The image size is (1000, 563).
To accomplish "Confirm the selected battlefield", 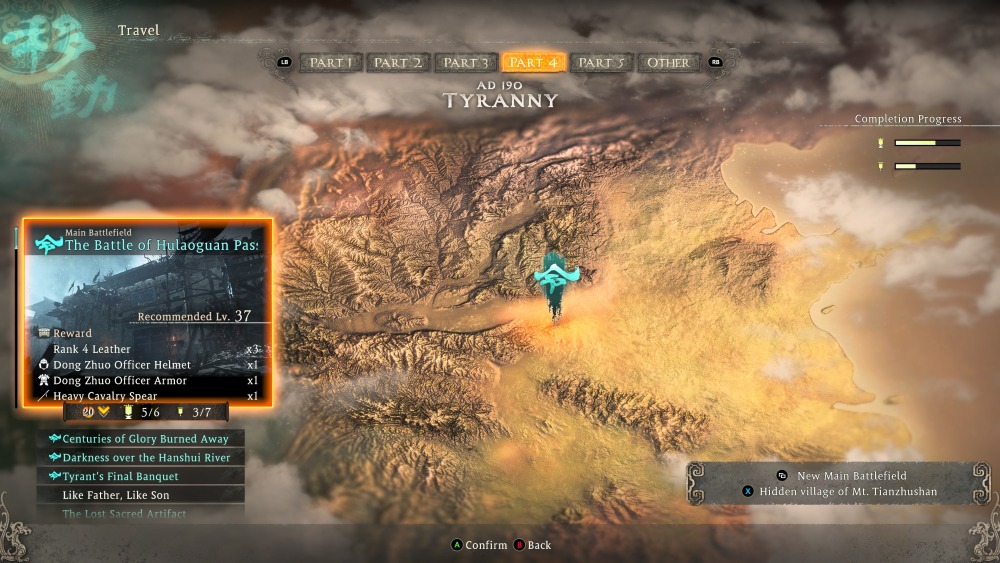I will [x=479, y=545].
